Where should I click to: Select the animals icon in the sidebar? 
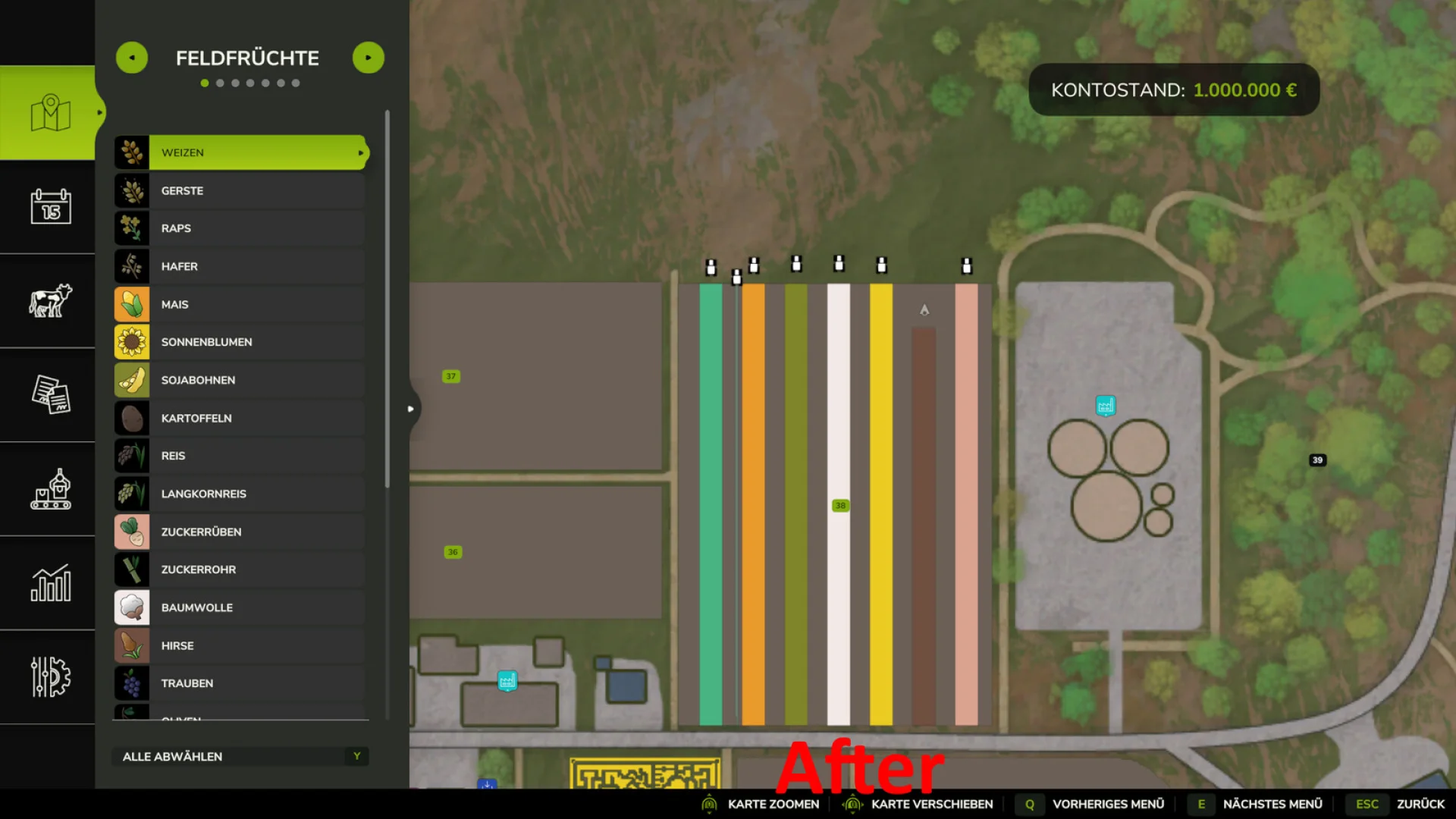[x=49, y=301]
